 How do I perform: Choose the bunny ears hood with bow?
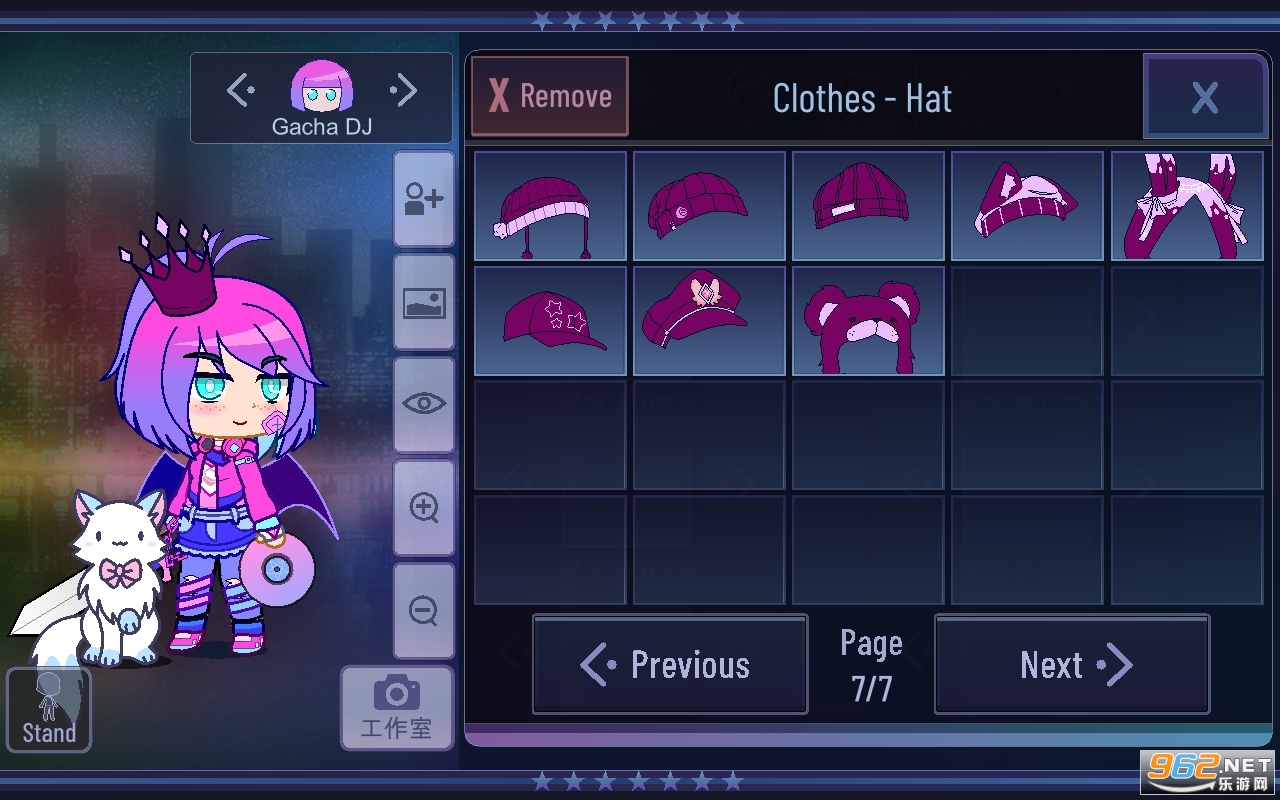pyautogui.click(x=1187, y=206)
